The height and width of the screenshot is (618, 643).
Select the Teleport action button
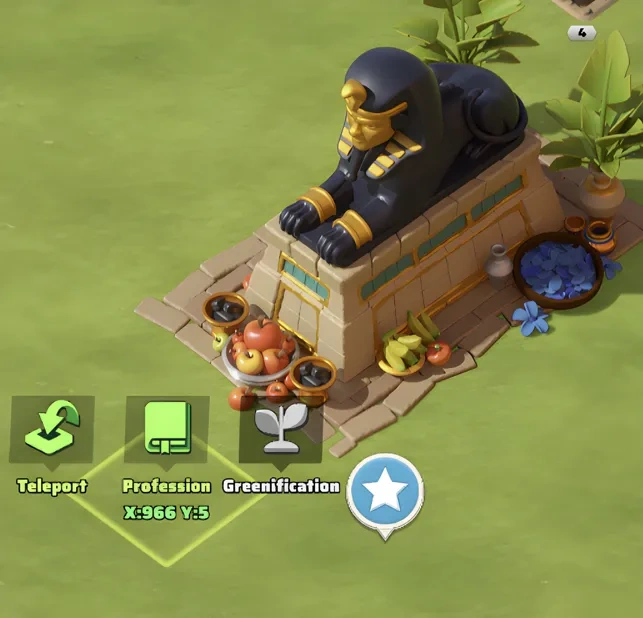point(52,431)
